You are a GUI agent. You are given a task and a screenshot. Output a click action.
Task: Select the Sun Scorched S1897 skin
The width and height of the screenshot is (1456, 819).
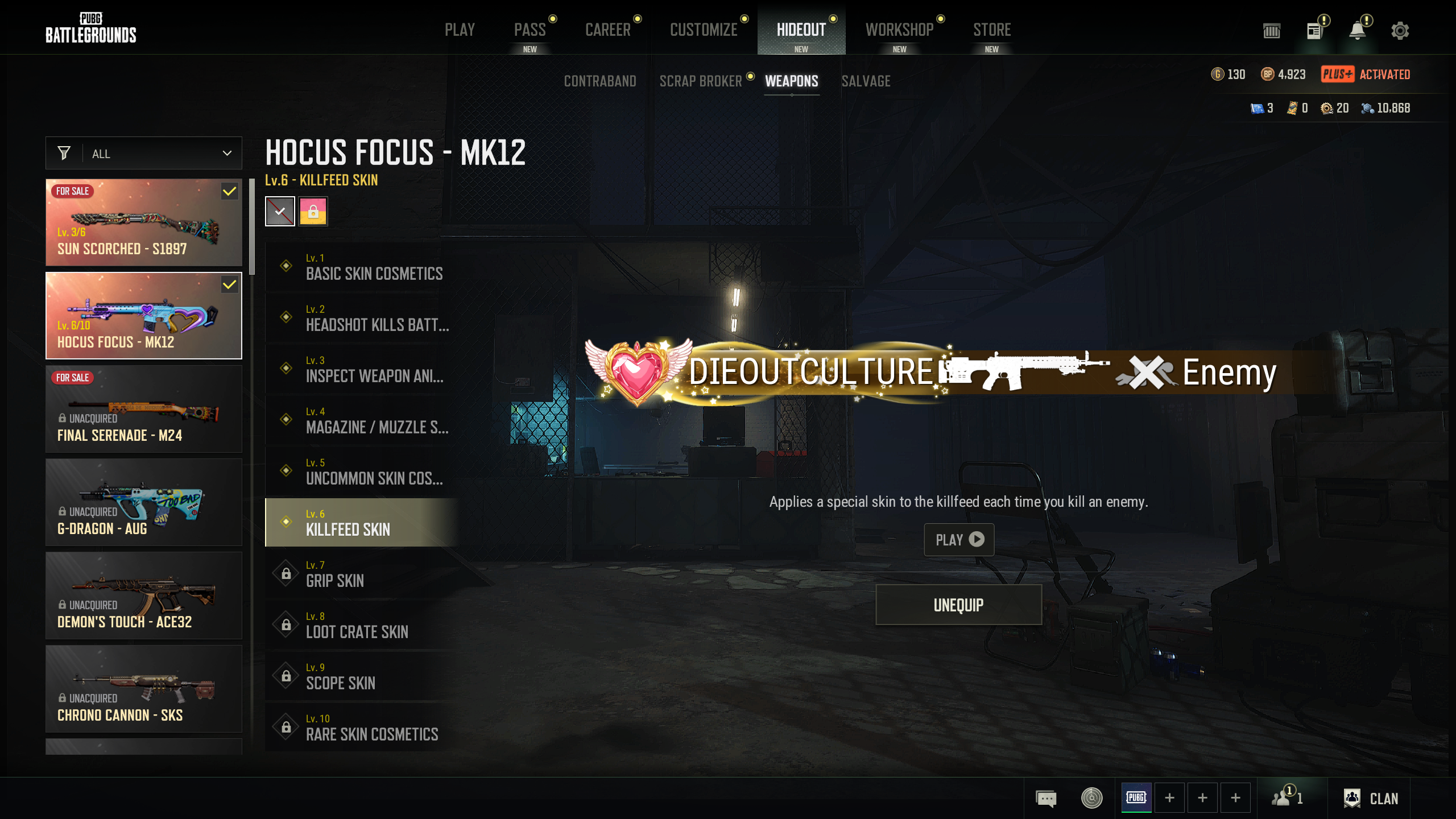coord(144,222)
